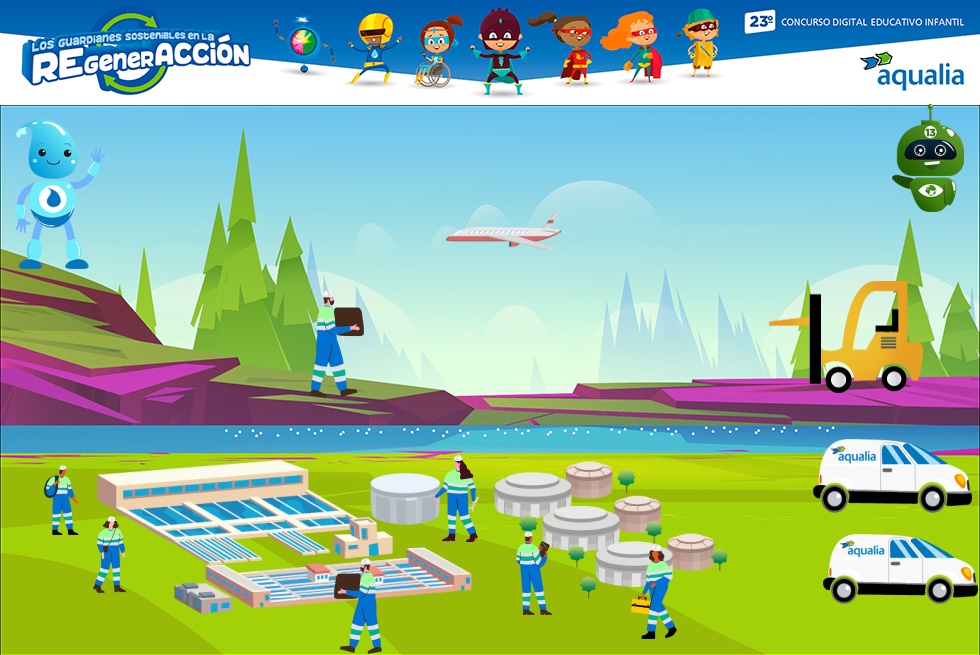Viewport: 980px width, 655px height.
Task: Click the REgenerACCIÓN game logo
Action: pos(136,56)
